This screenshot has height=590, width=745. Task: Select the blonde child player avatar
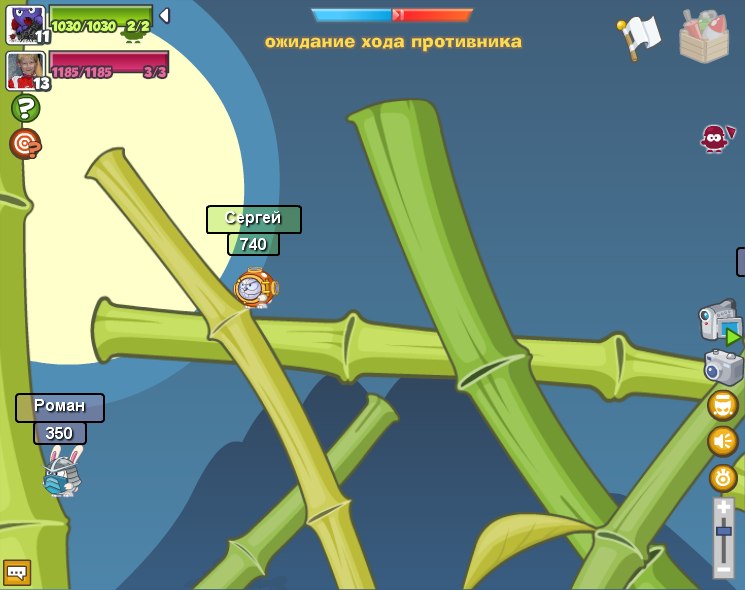point(26,70)
